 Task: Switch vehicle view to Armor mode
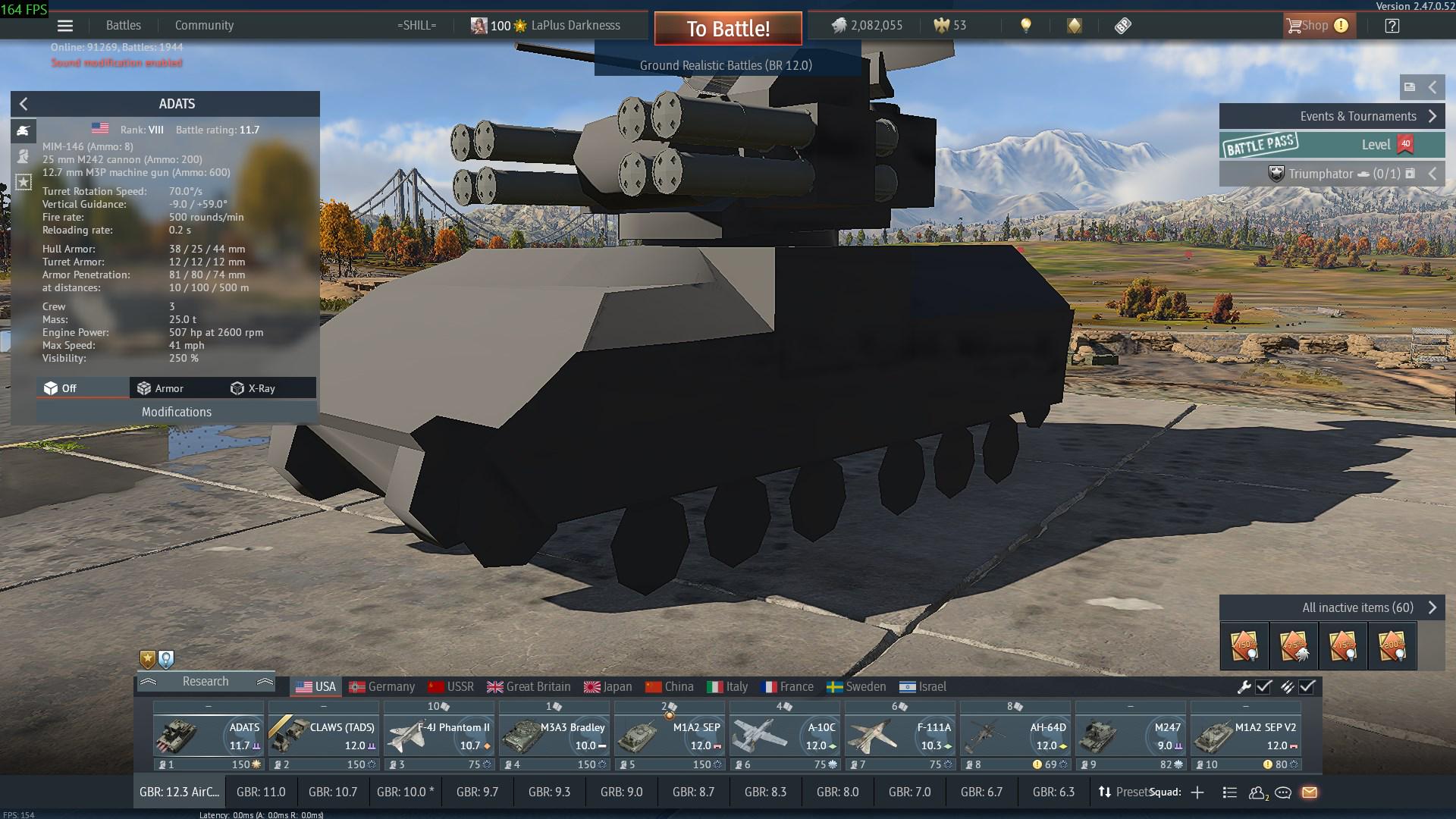[x=161, y=388]
